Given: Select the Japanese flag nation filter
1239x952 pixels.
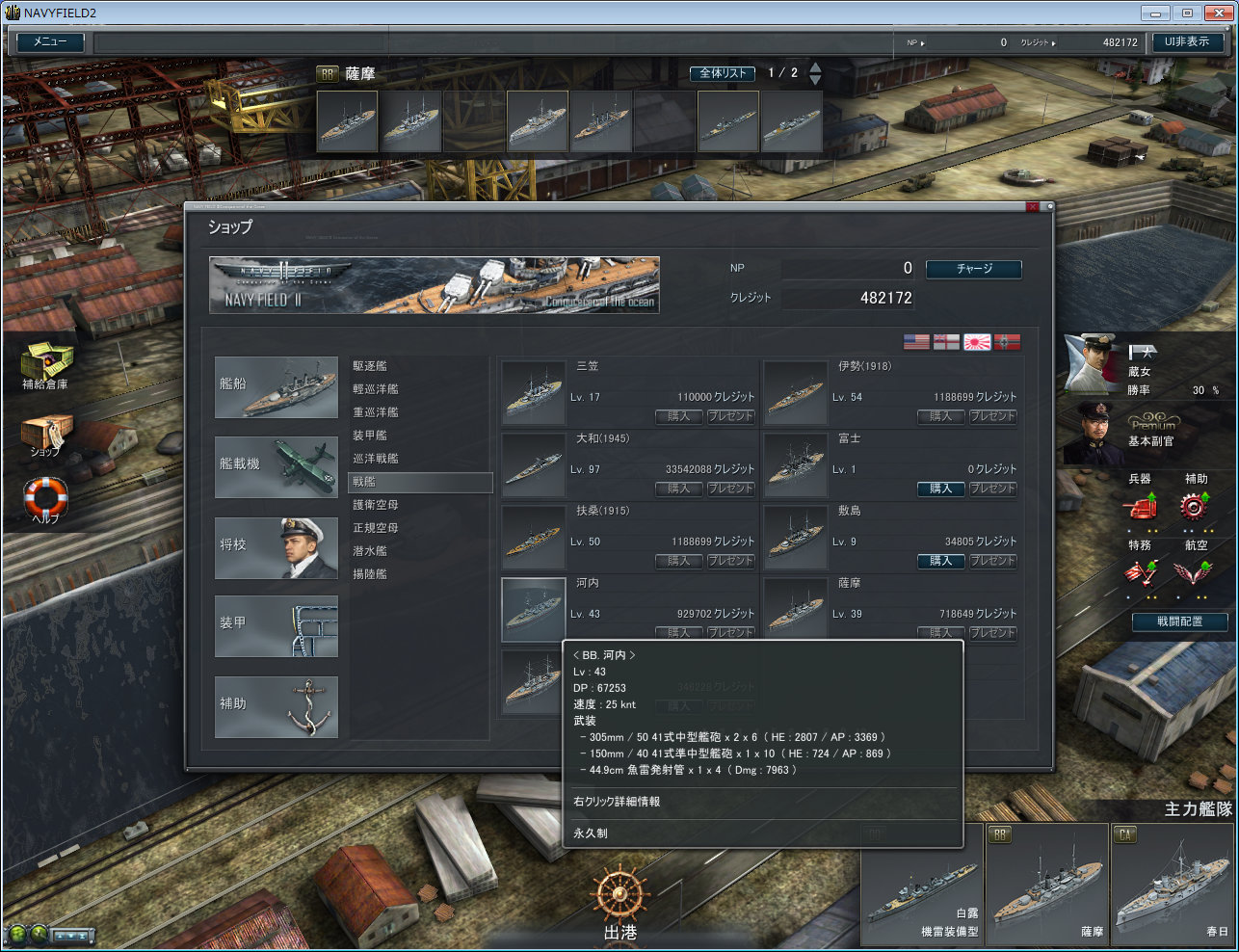Looking at the screenshot, I should (977, 342).
